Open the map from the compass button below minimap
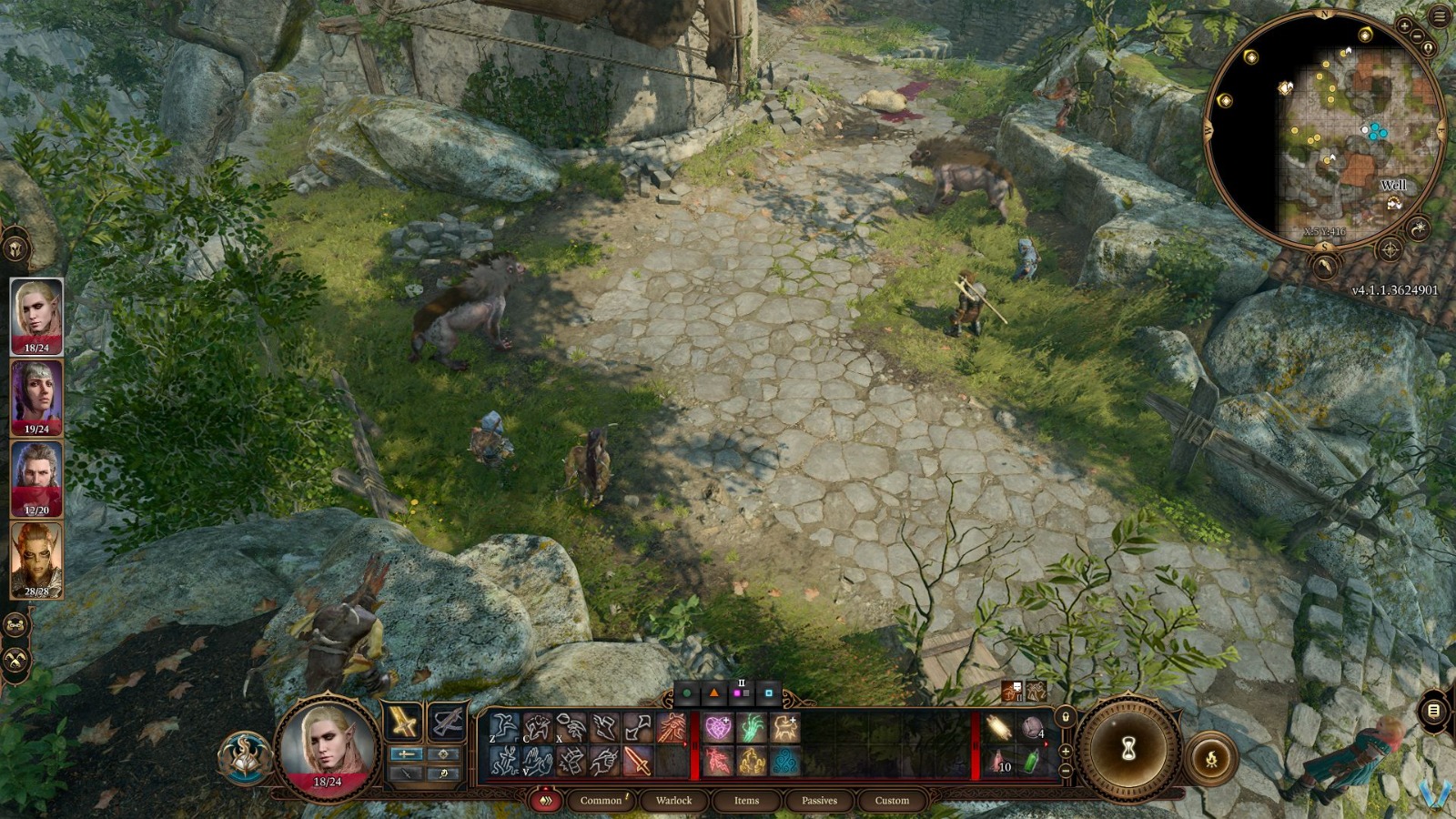The height and width of the screenshot is (819, 1456). pyautogui.click(x=1390, y=249)
